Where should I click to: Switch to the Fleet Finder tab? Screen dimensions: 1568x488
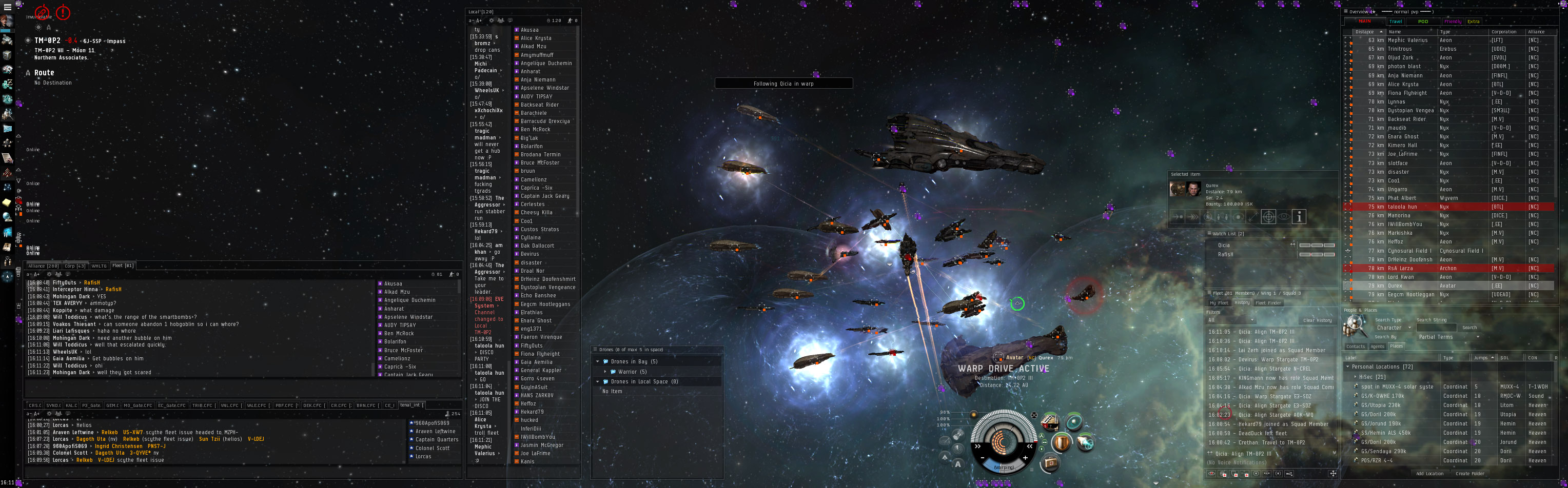(x=1268, y=303)
